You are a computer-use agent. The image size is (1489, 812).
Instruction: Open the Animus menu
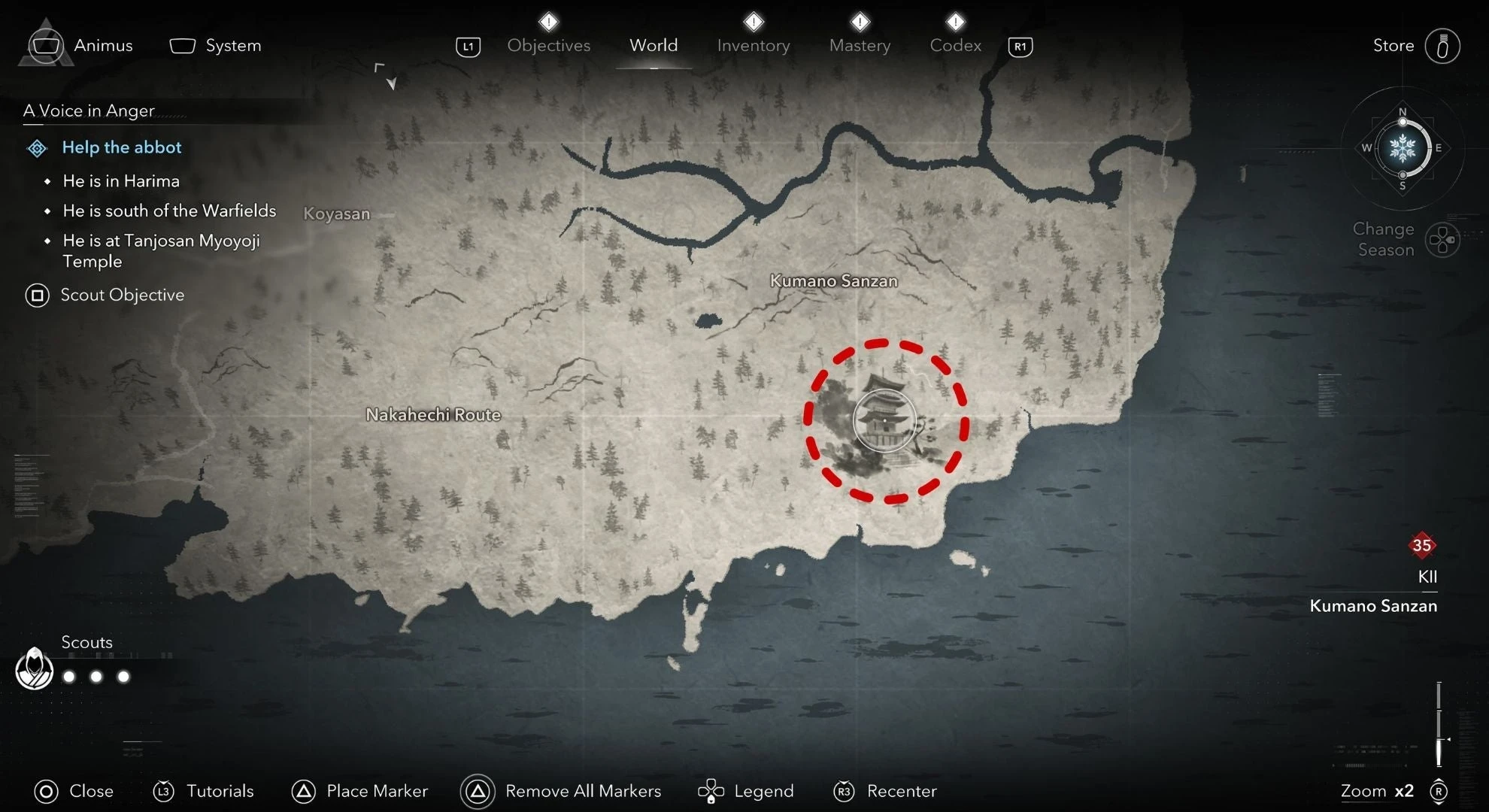pyautogui.click(x=81, y=45)
